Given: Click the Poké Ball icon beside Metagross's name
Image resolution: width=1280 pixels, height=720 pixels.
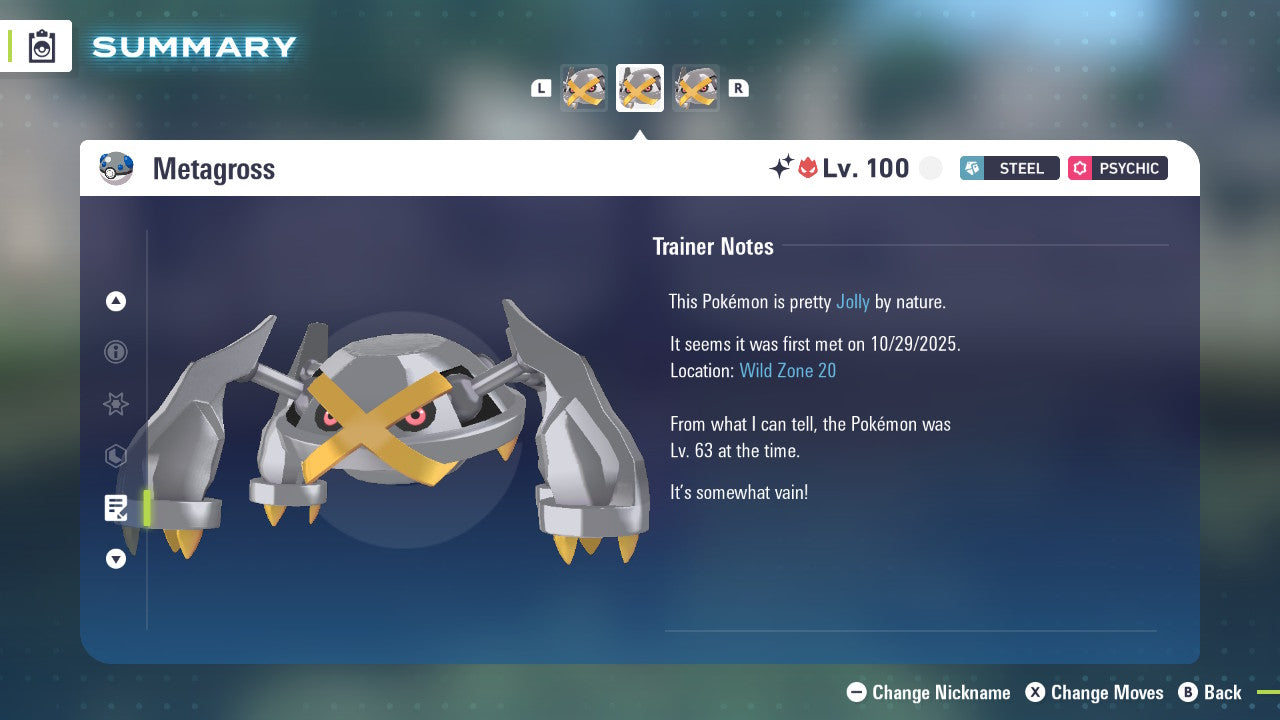Looking at the screenshot, I should 116,168.
